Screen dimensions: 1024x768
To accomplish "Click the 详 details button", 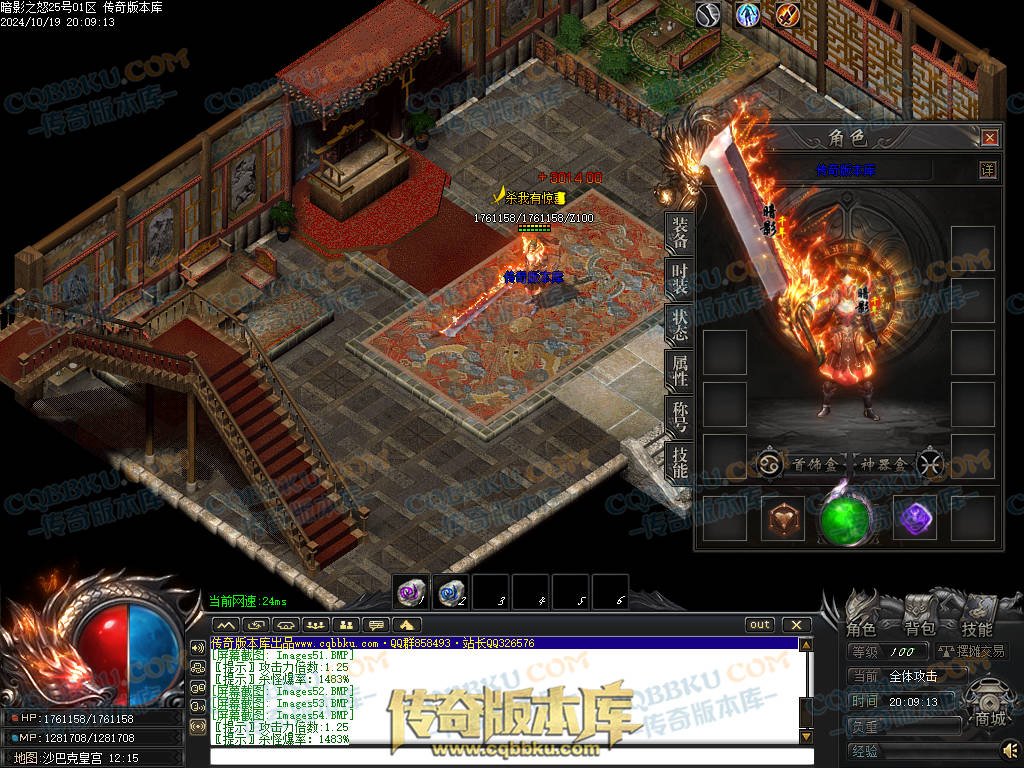I will coord(987,170).
